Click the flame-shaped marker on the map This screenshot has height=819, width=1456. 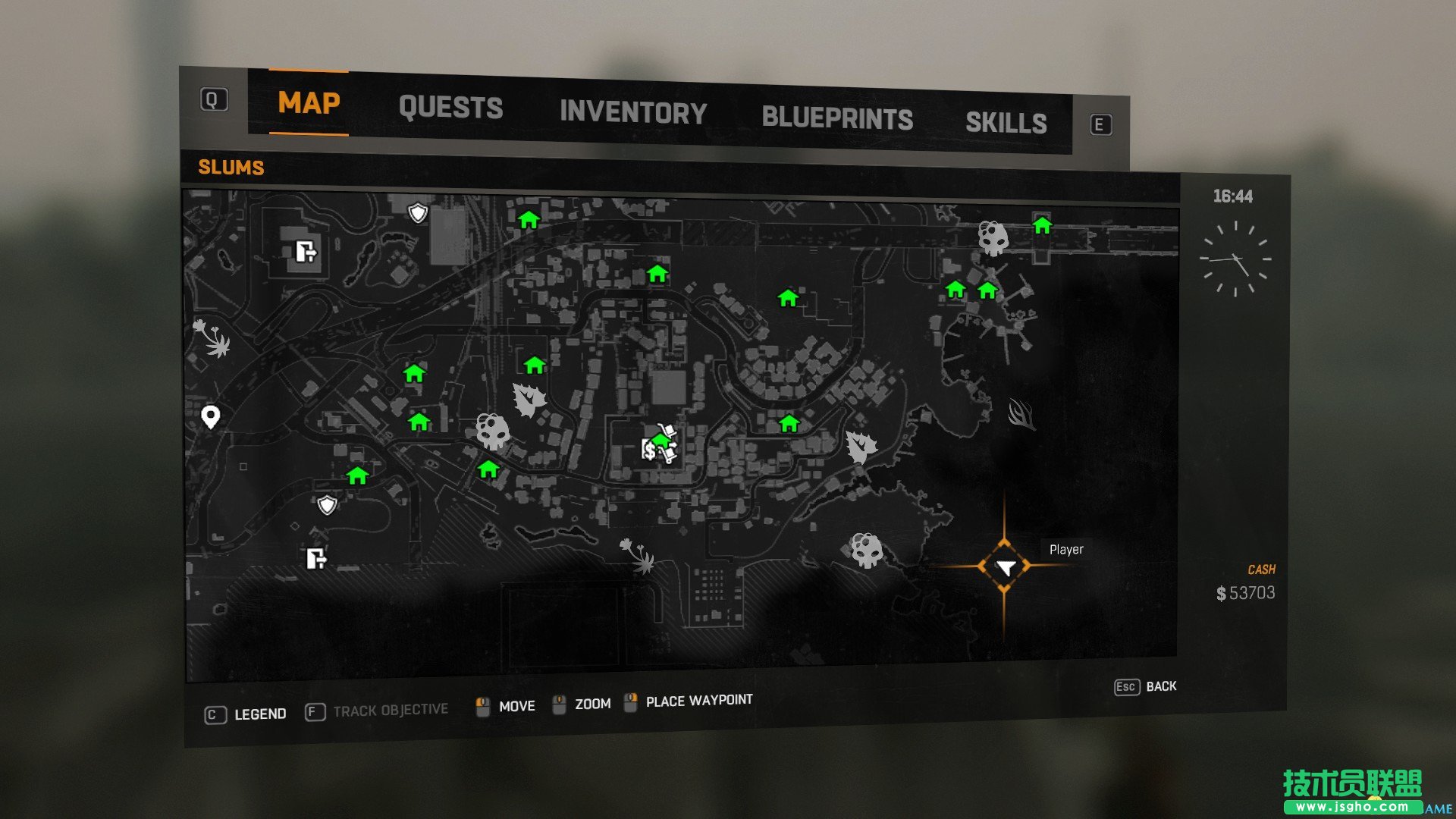(1021, 414)
